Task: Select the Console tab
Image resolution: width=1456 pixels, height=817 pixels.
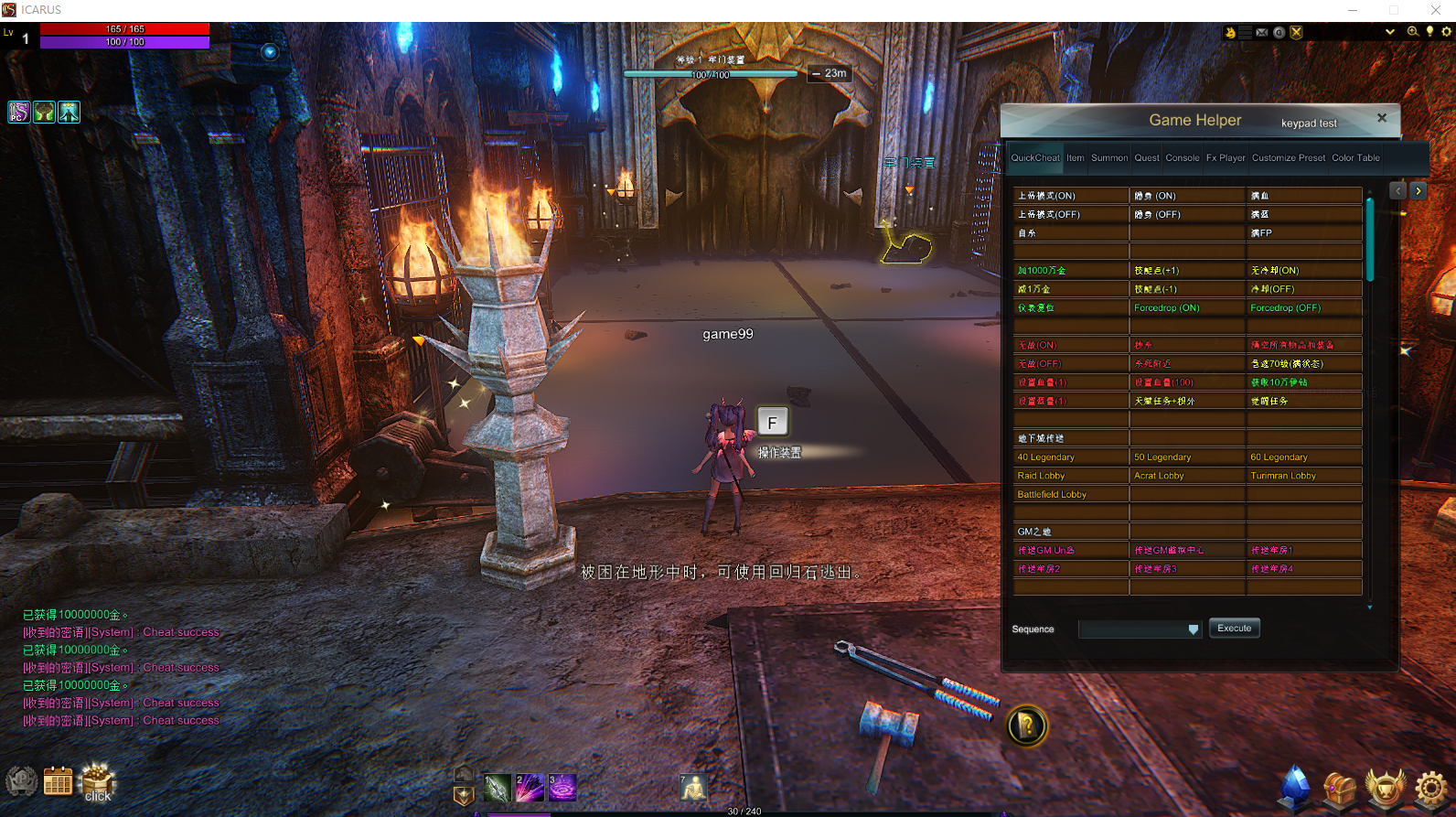Action: pos(1182,158)
